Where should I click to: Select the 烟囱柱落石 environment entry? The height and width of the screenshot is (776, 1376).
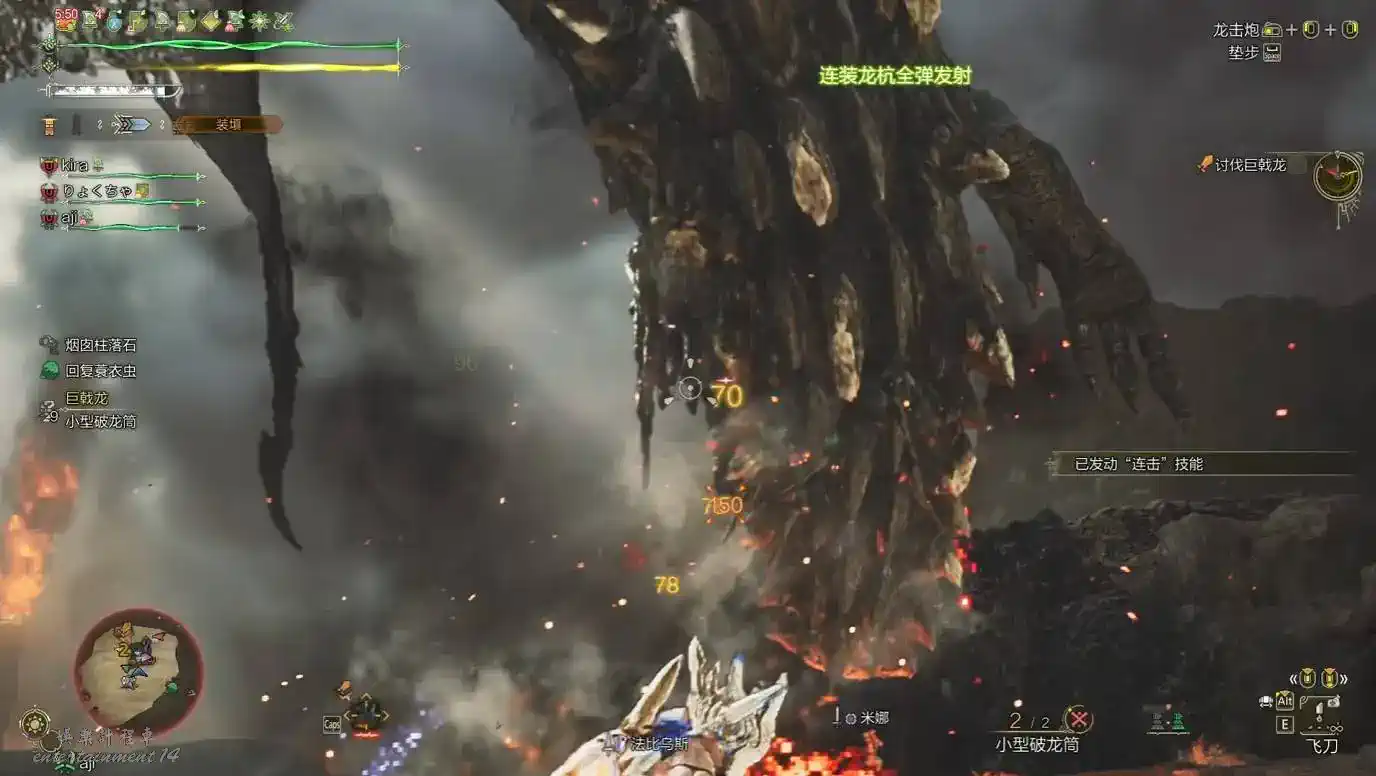pyautogui.click(x=101, y=345)
